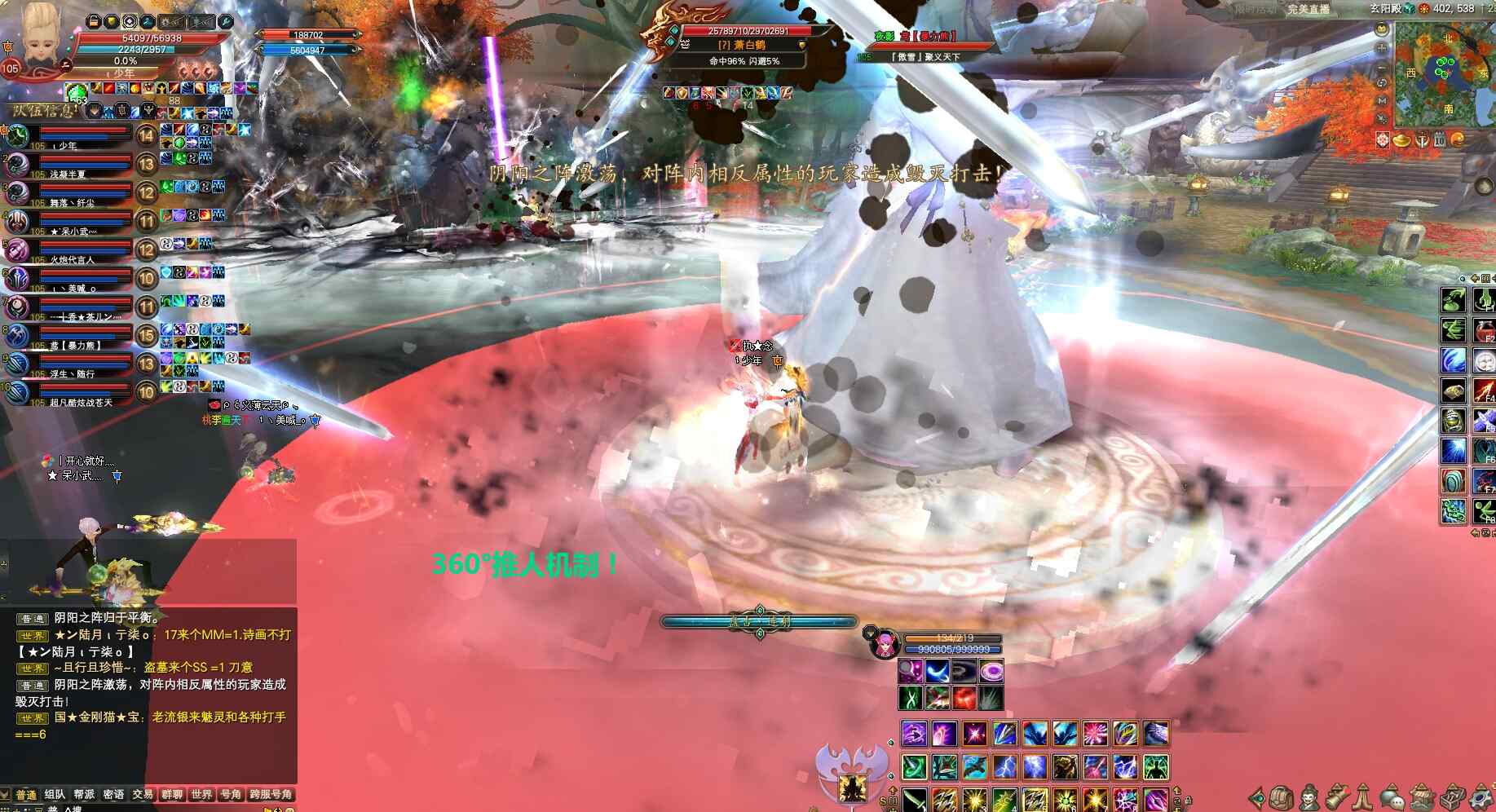This screenshot has height=812, width=1496.
Task: Click the player portrait in top-left corner
Action: click(39, 38)
